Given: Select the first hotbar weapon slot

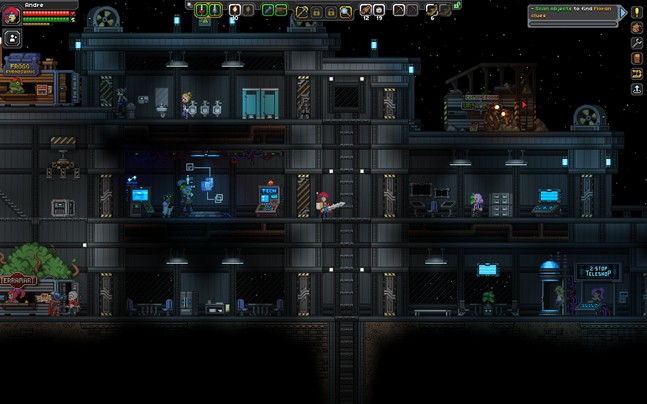Looking at the screenshot, I should point(202,10).
